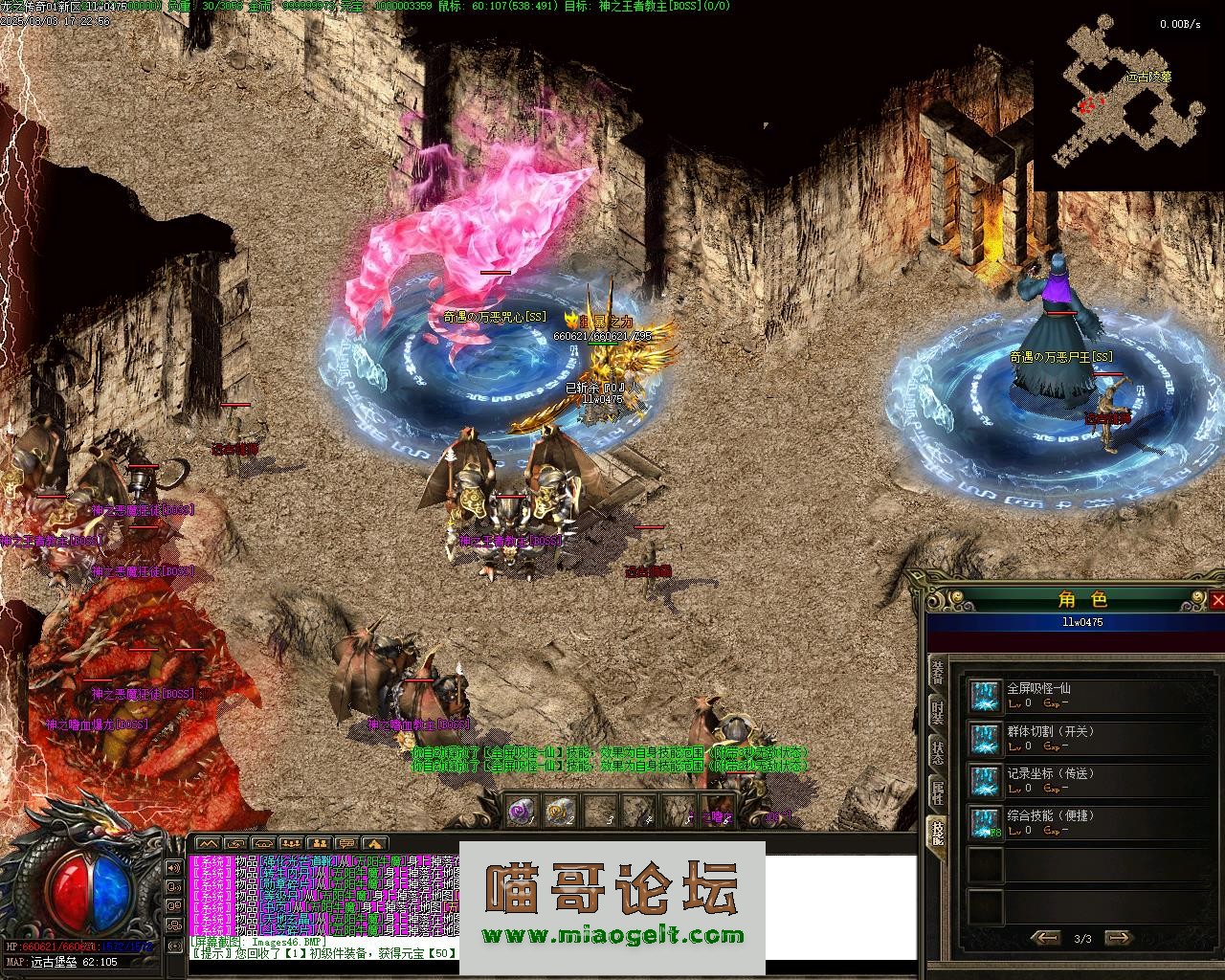This screenshot has height=980, width=1225.
Task: Choose the 综合技能（便捷）skill
Action: tap(984, 822)
